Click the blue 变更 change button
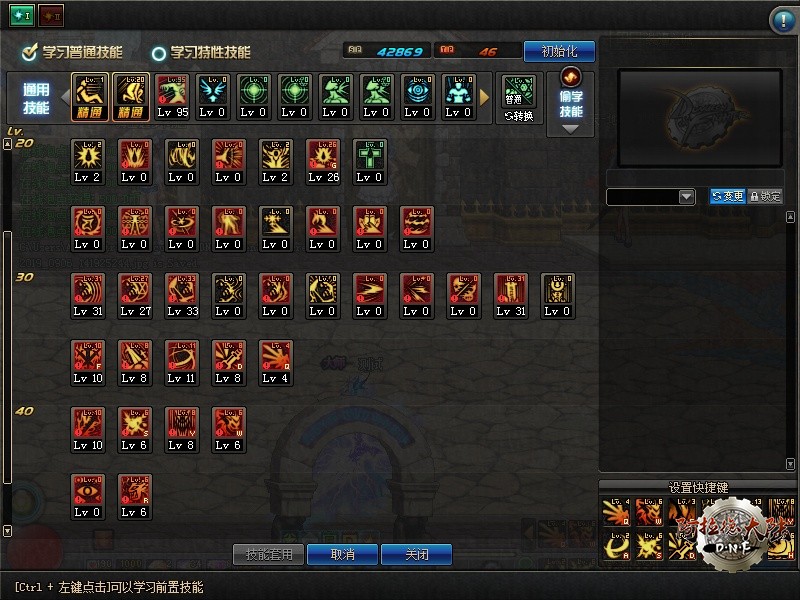 (x=727, y=197)
